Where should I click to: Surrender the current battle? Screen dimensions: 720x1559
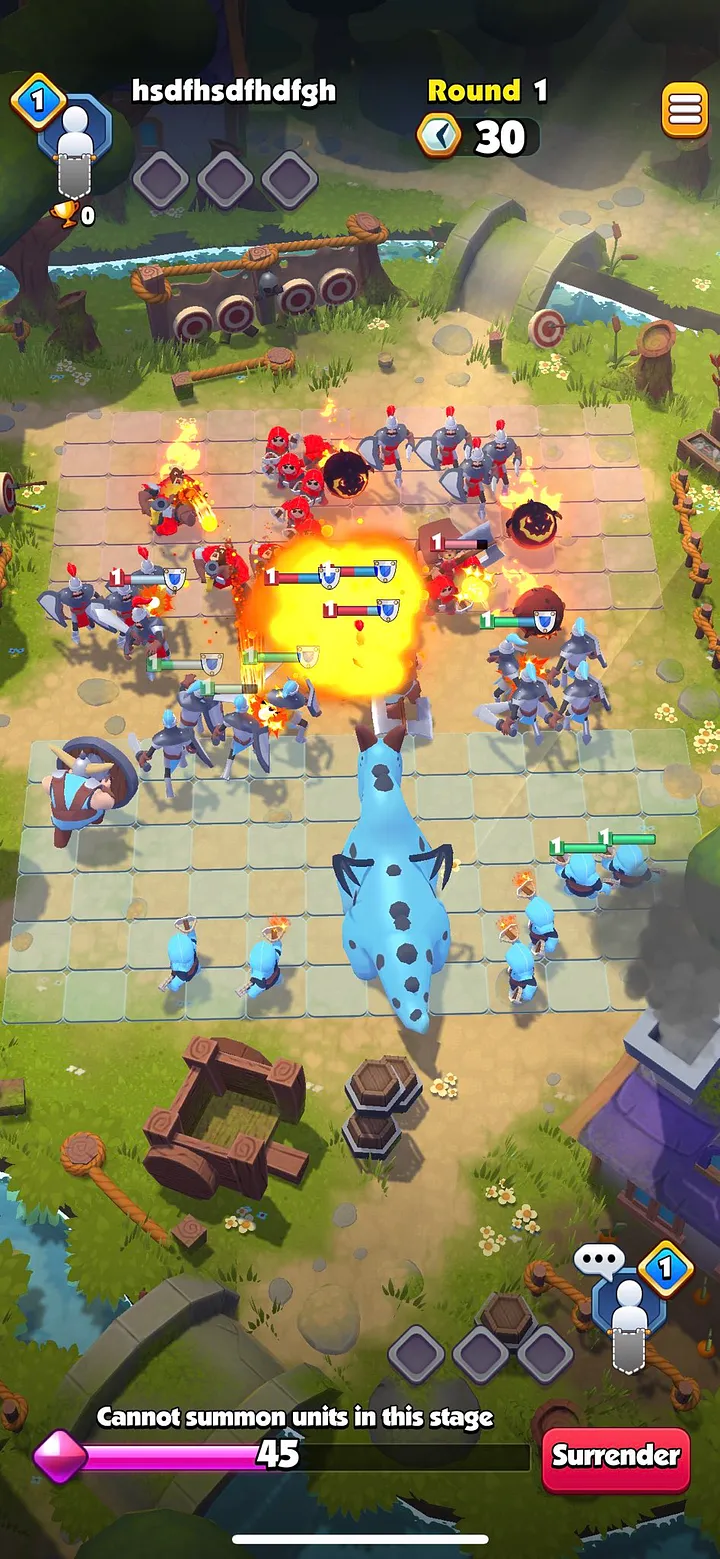click(616, 1456)
